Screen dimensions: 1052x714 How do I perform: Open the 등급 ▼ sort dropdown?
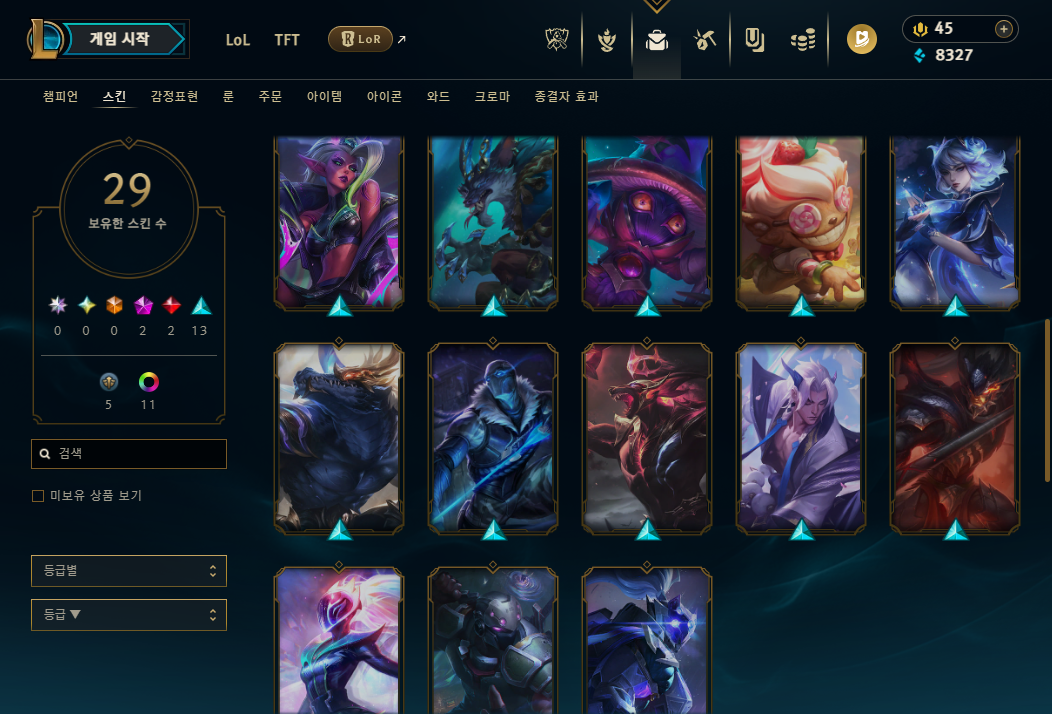(x=129, y=615)
